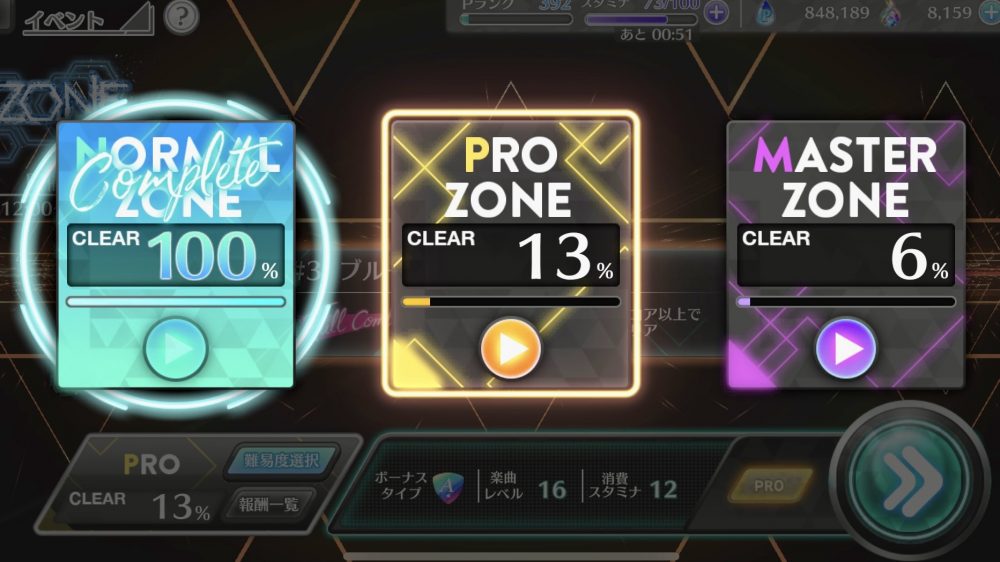The image size is (1000, 562).
Task: Open the question mark help button
Action: pyautogui.click(x=181, y=16)
